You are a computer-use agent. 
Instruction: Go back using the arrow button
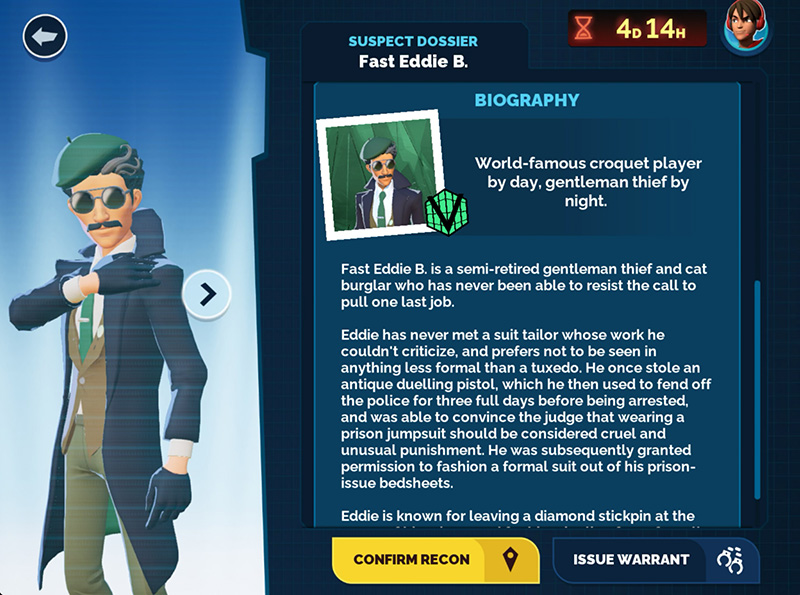click(45, 38)
